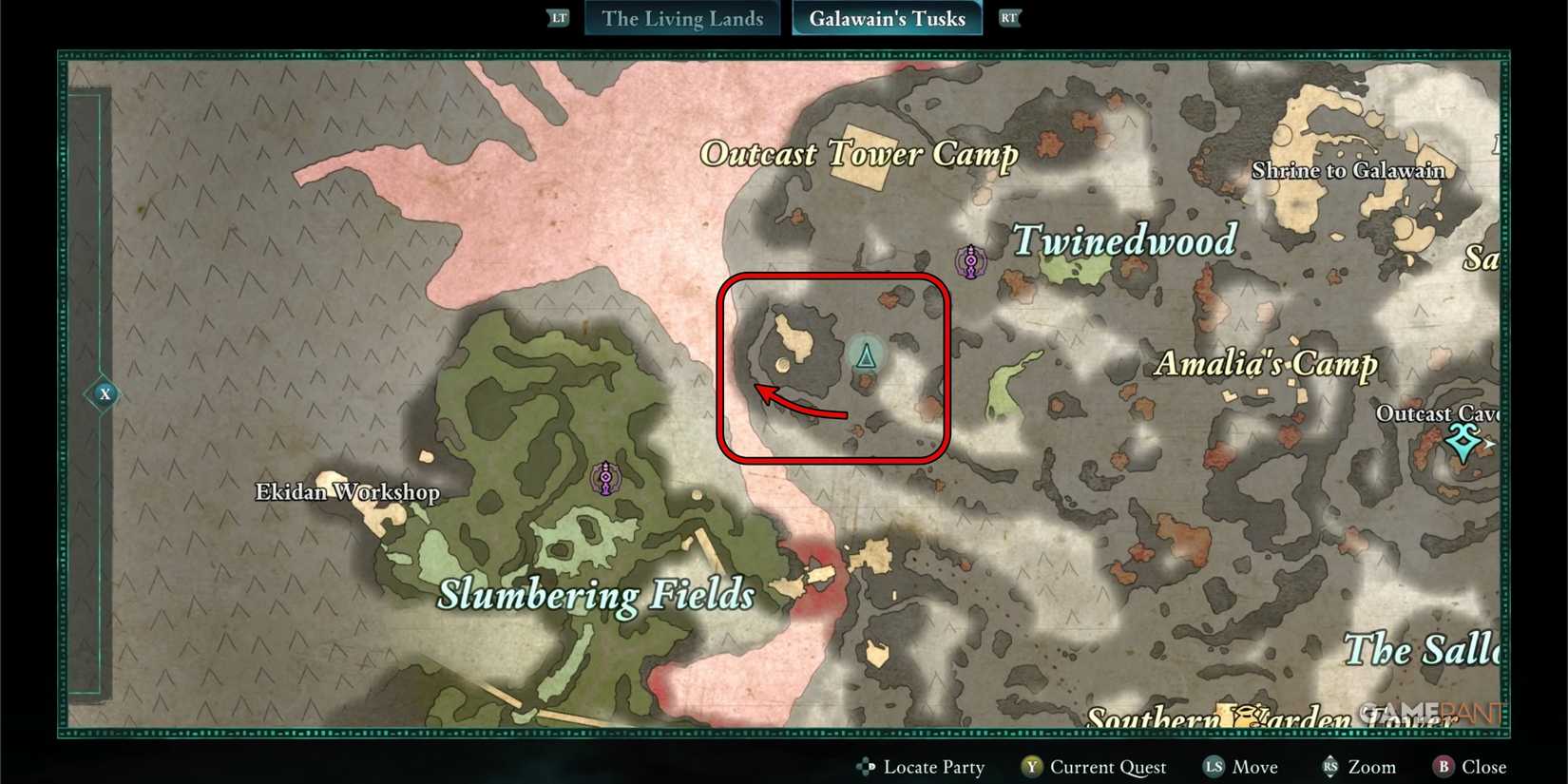Click the RT bumper icon
The image size is (1568, 784).
(1009, 17)
